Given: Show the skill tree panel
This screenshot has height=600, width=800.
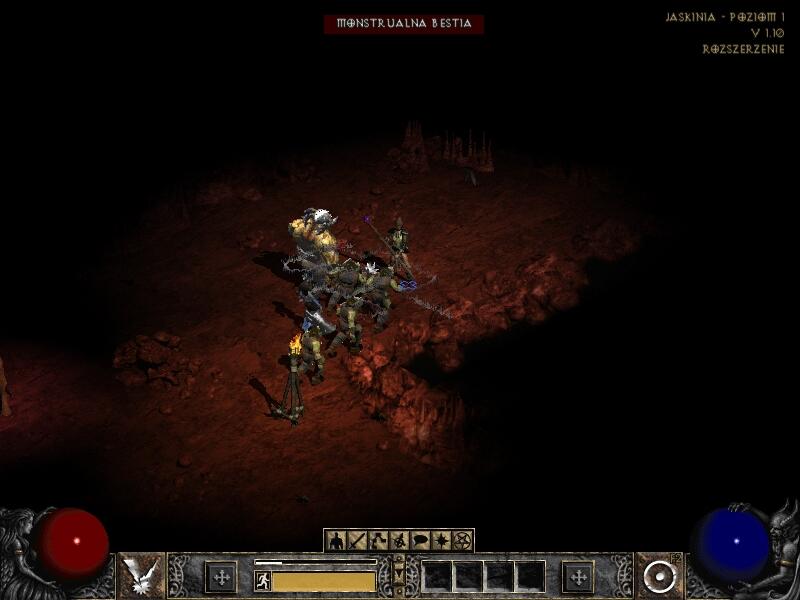Looking at the screenshot, I should 379,541.
